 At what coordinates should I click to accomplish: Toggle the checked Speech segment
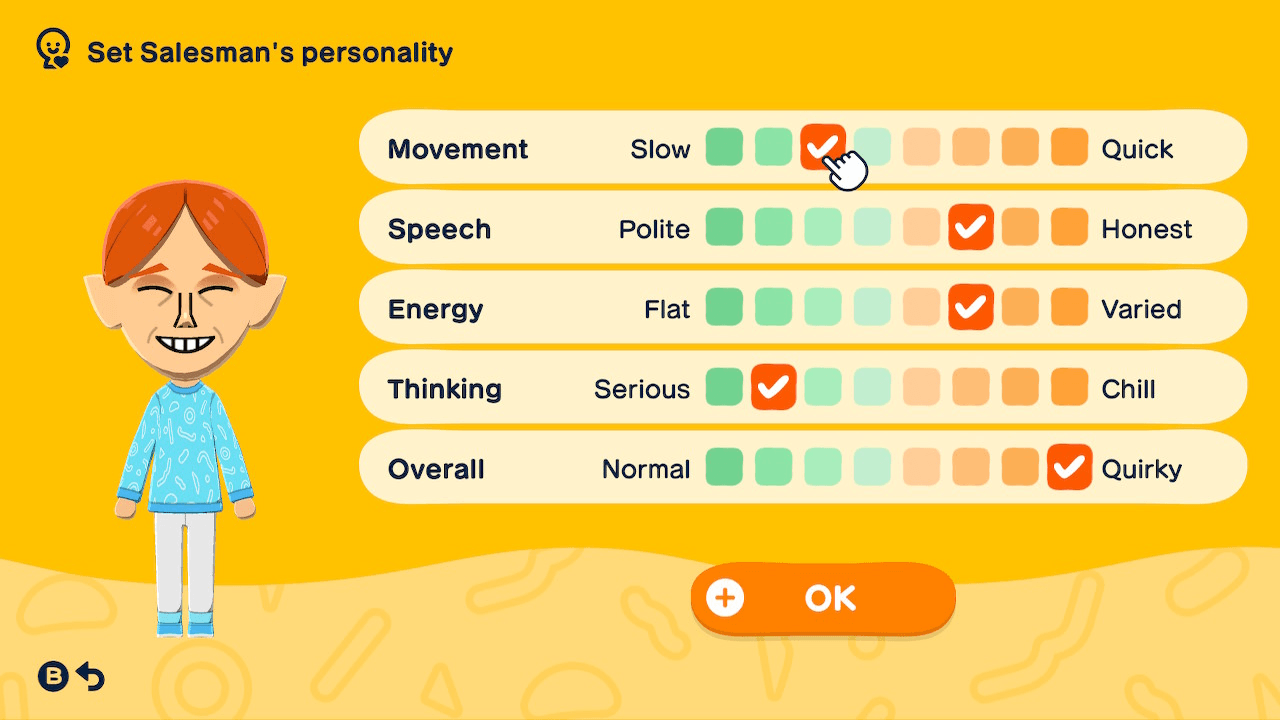coord(970,228)
